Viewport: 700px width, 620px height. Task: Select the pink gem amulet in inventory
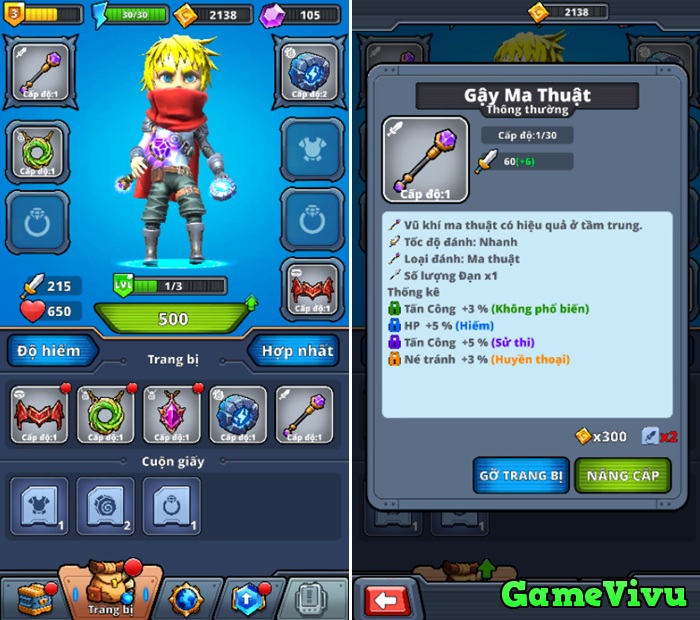click(172, 415)
